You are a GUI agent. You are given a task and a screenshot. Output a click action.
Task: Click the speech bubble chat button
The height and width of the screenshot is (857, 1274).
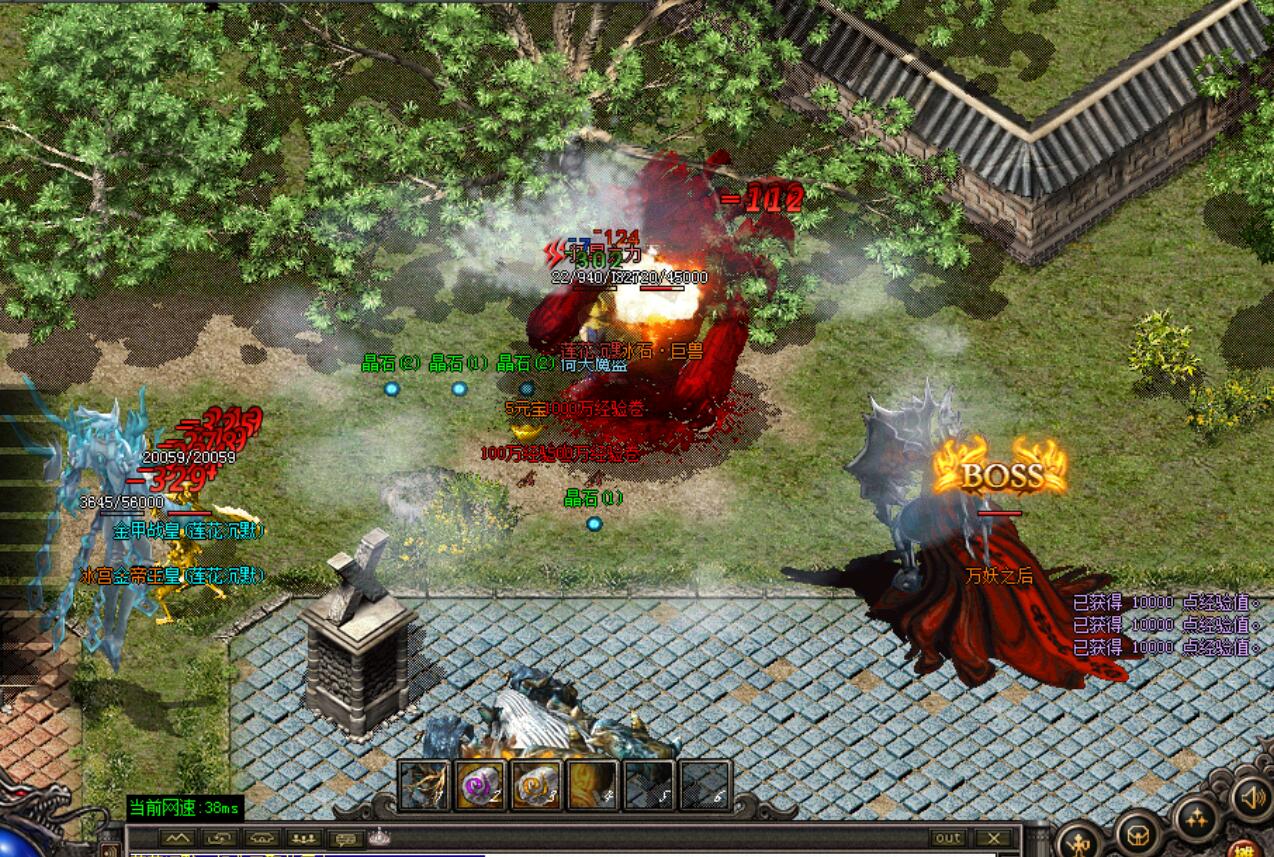coord(347,838)
